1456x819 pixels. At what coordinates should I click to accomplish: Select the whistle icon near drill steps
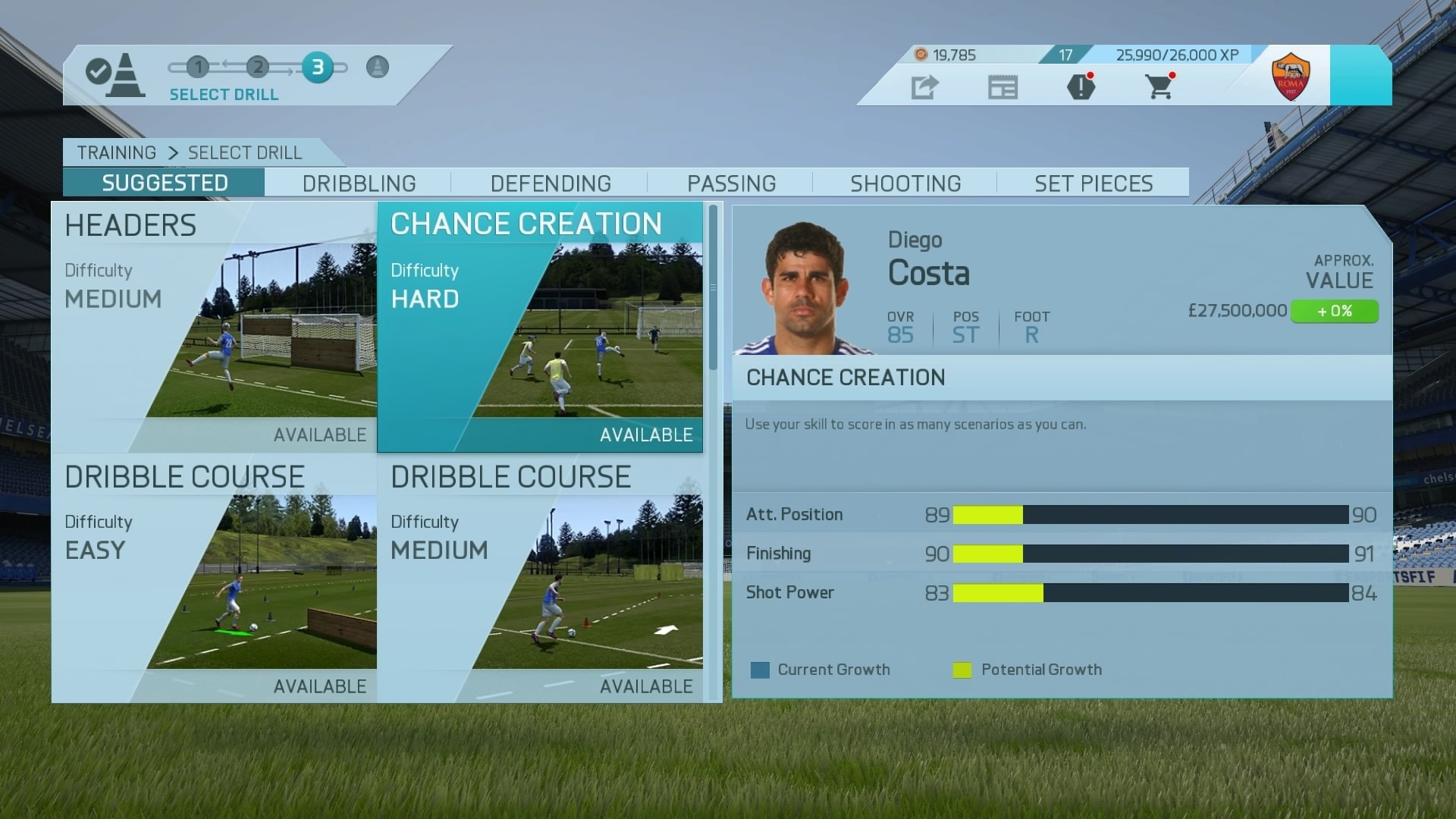pos(377,67)
